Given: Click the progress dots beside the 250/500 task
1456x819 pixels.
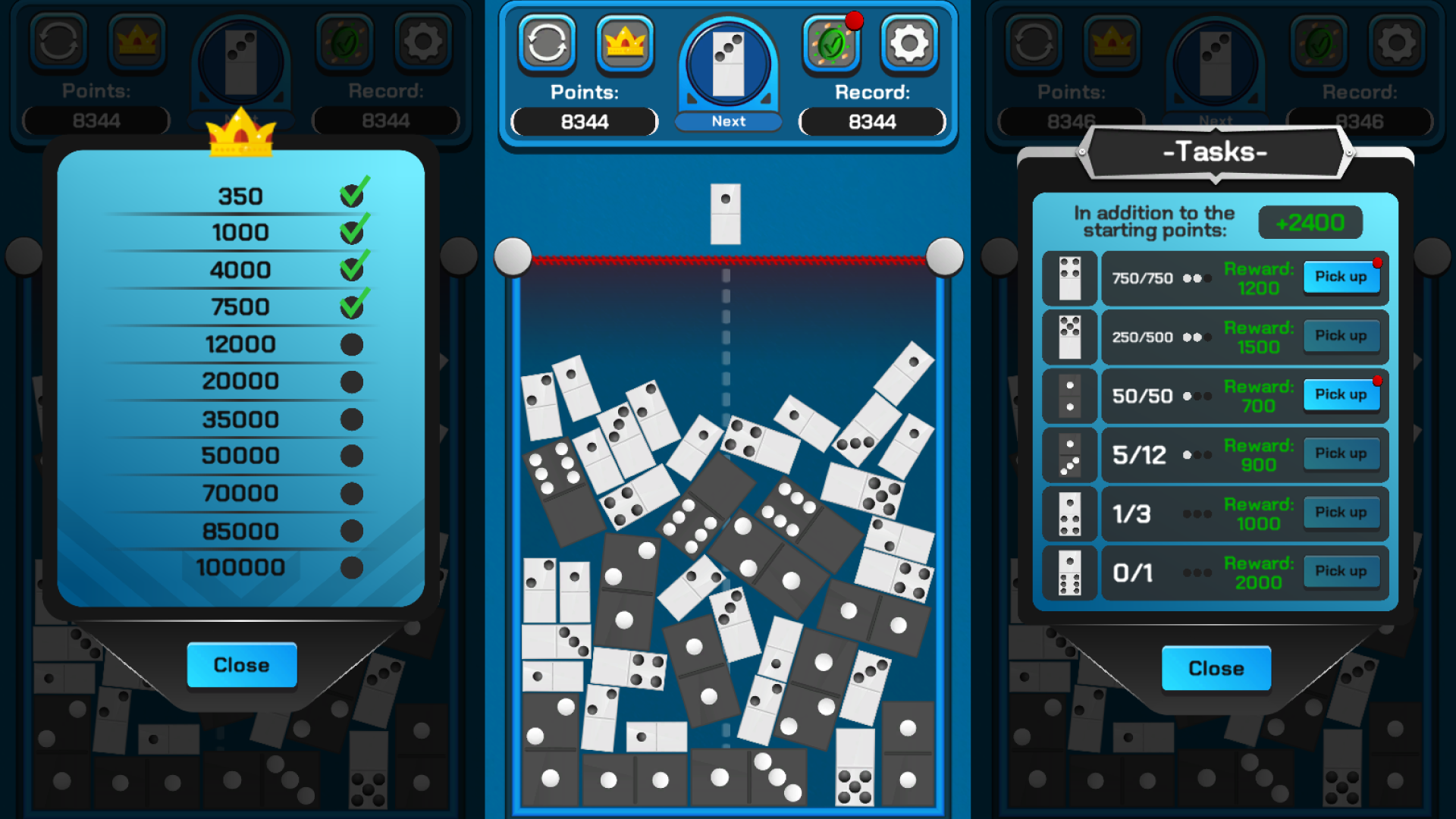Looking at the screenshot, I should (x=1197, y=337).
